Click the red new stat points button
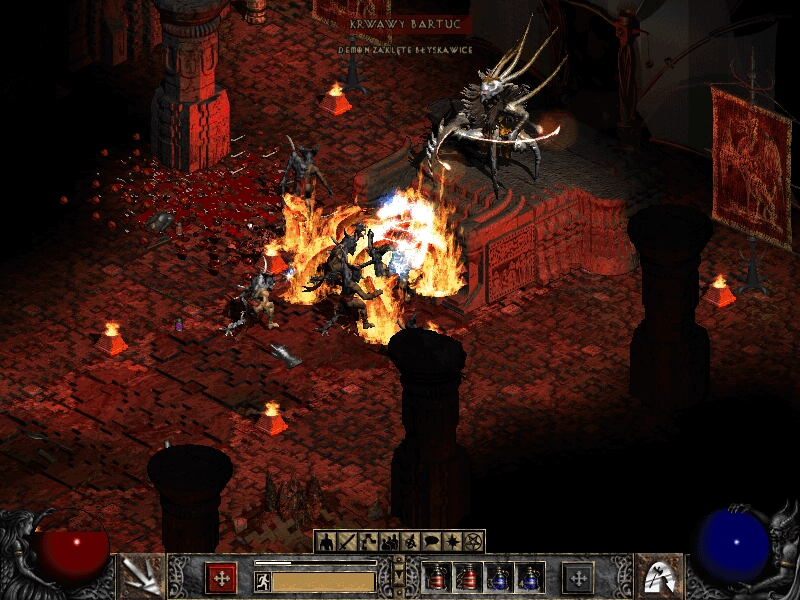800x600 pixels. [221, 578]
